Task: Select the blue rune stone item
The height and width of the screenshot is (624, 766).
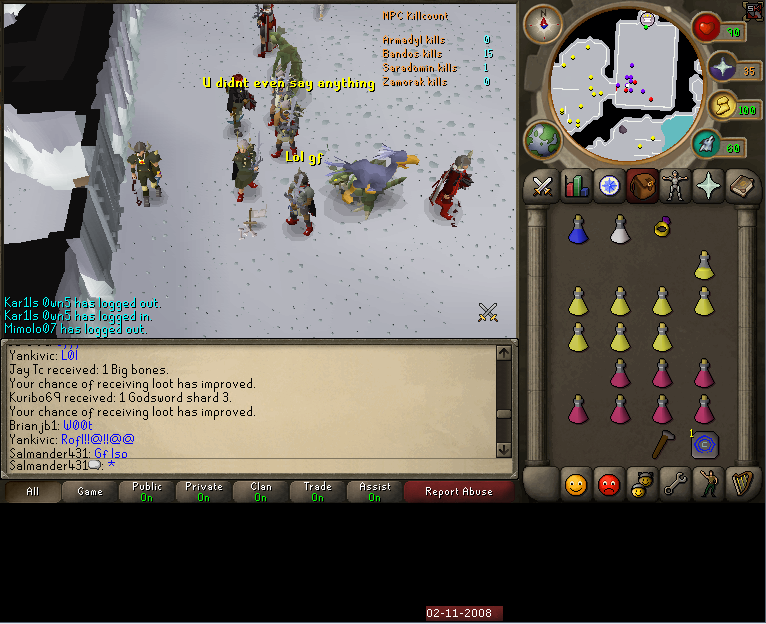Action: (x=704, y=444)
